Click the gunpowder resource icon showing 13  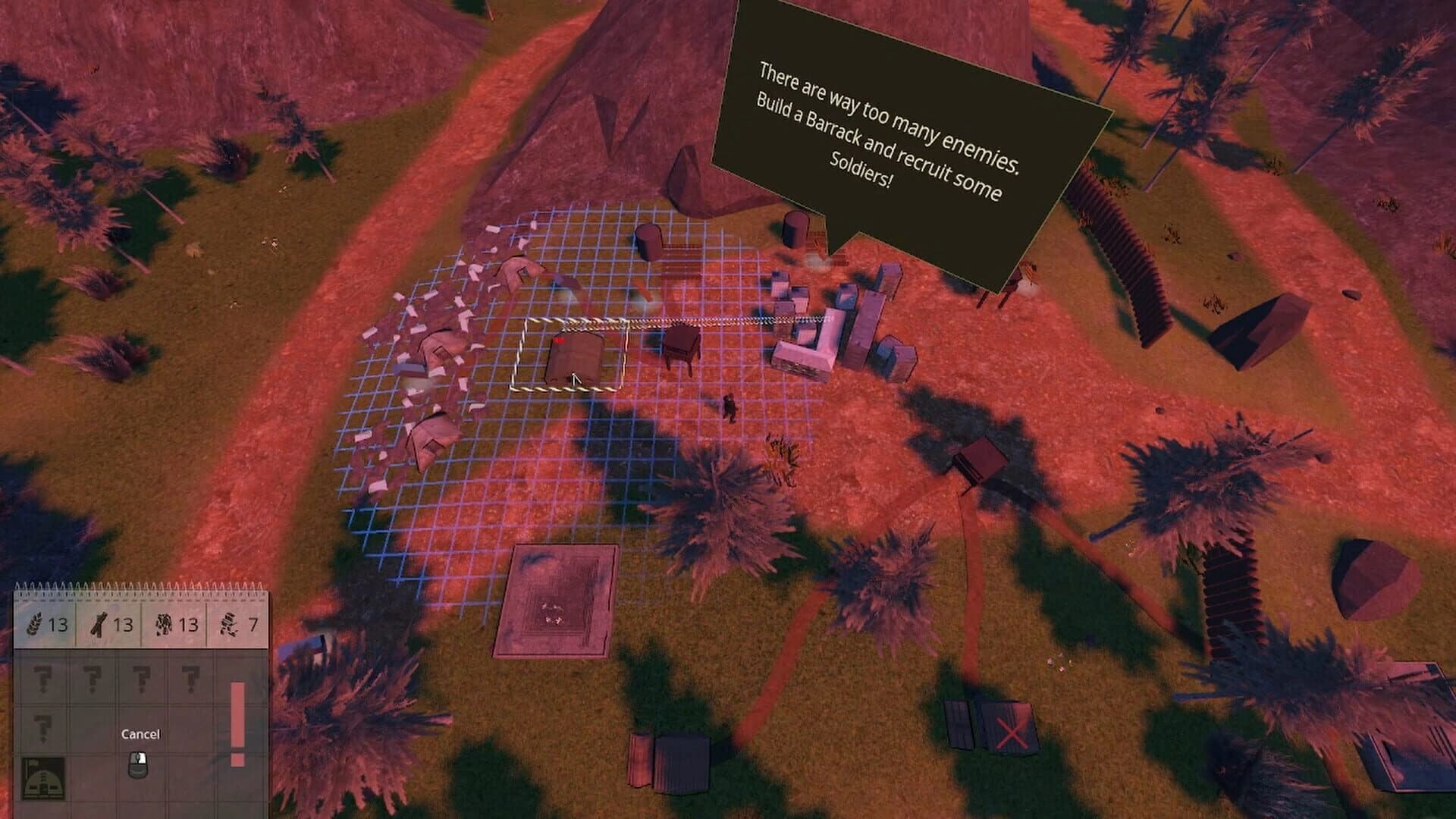tap(163, 626)
